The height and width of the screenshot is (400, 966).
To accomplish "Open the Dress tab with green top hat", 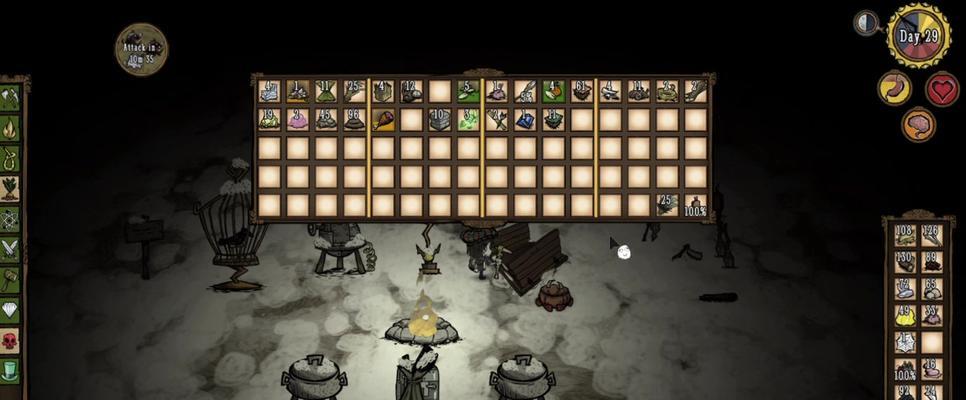I will point(10,370).
